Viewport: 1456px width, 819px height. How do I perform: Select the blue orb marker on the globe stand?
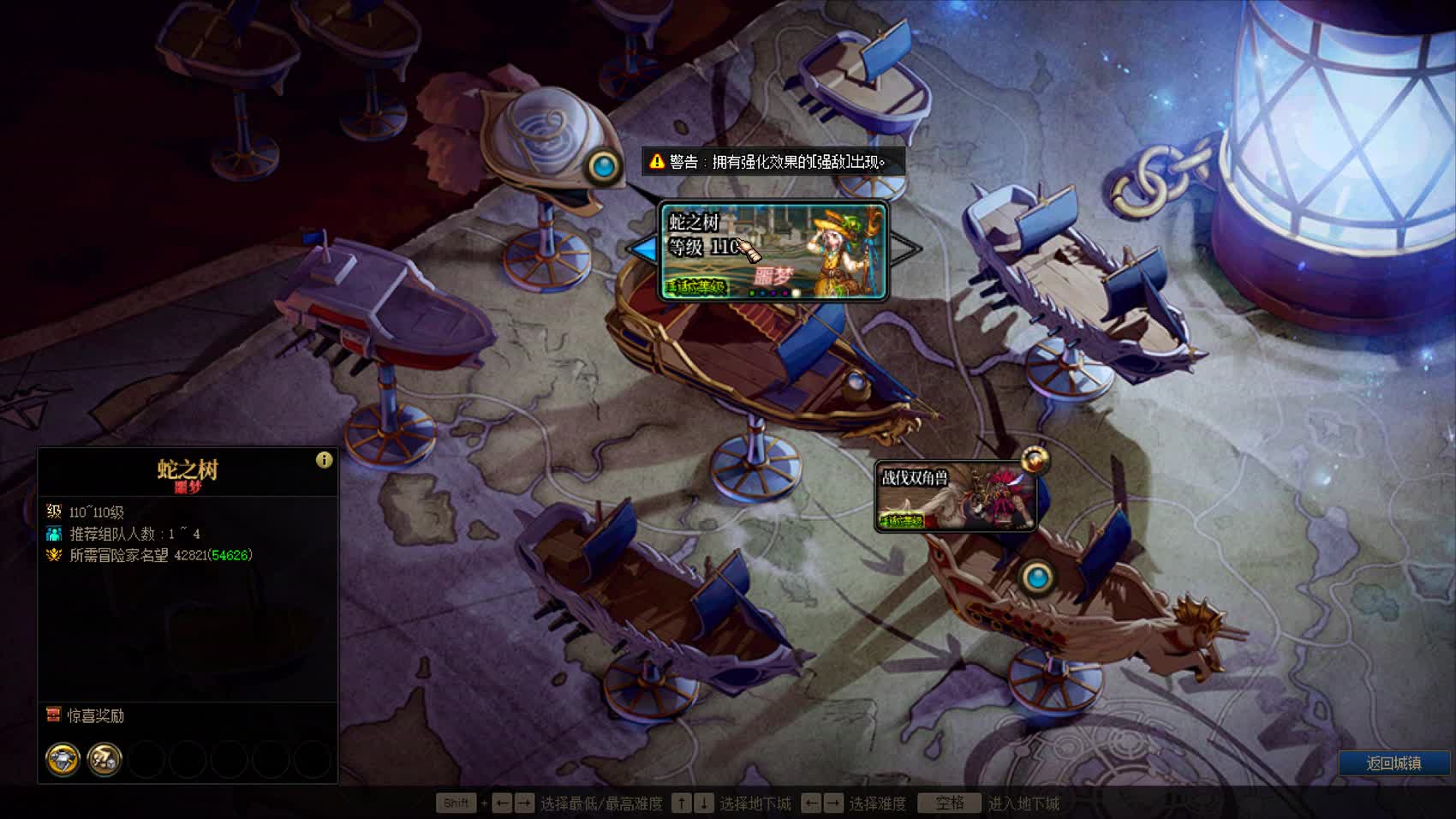pyautogui.click(x=605, y=166)
